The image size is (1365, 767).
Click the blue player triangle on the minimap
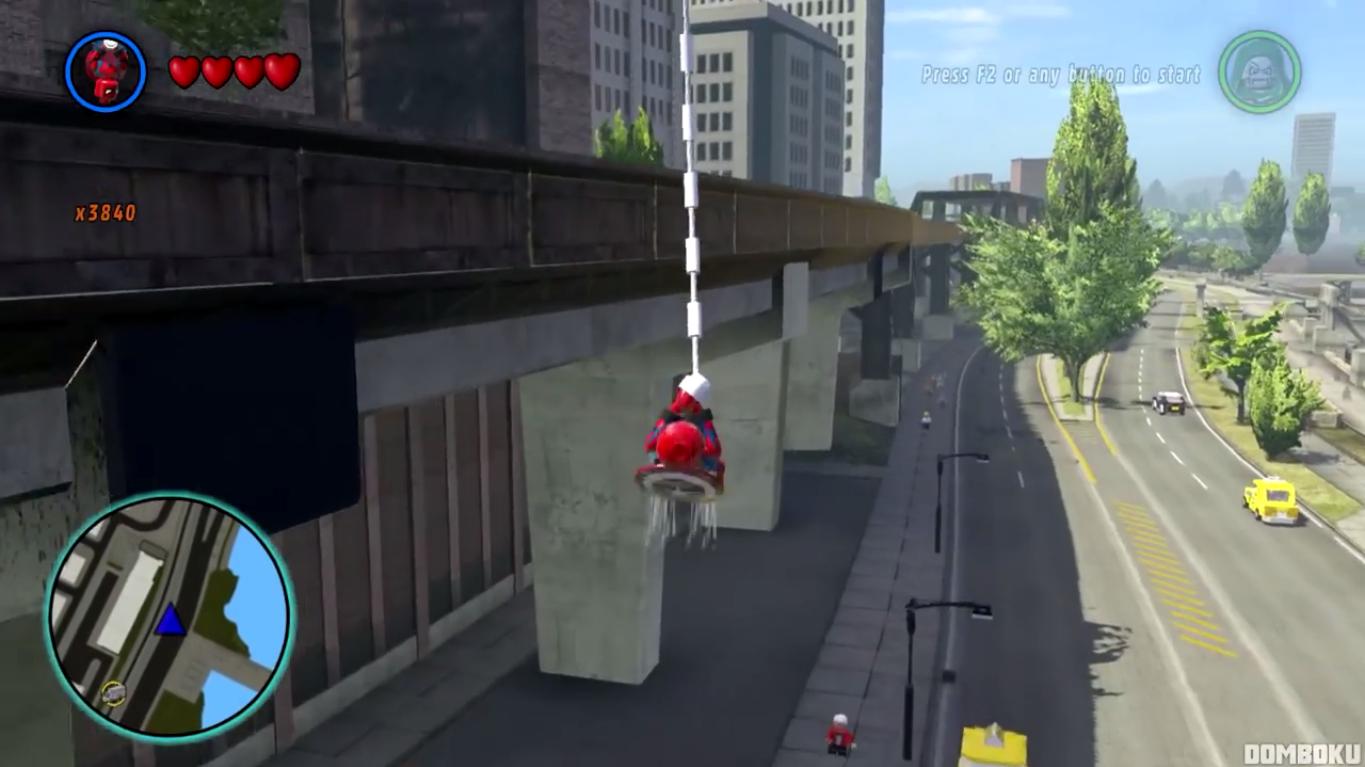[170, 618]
